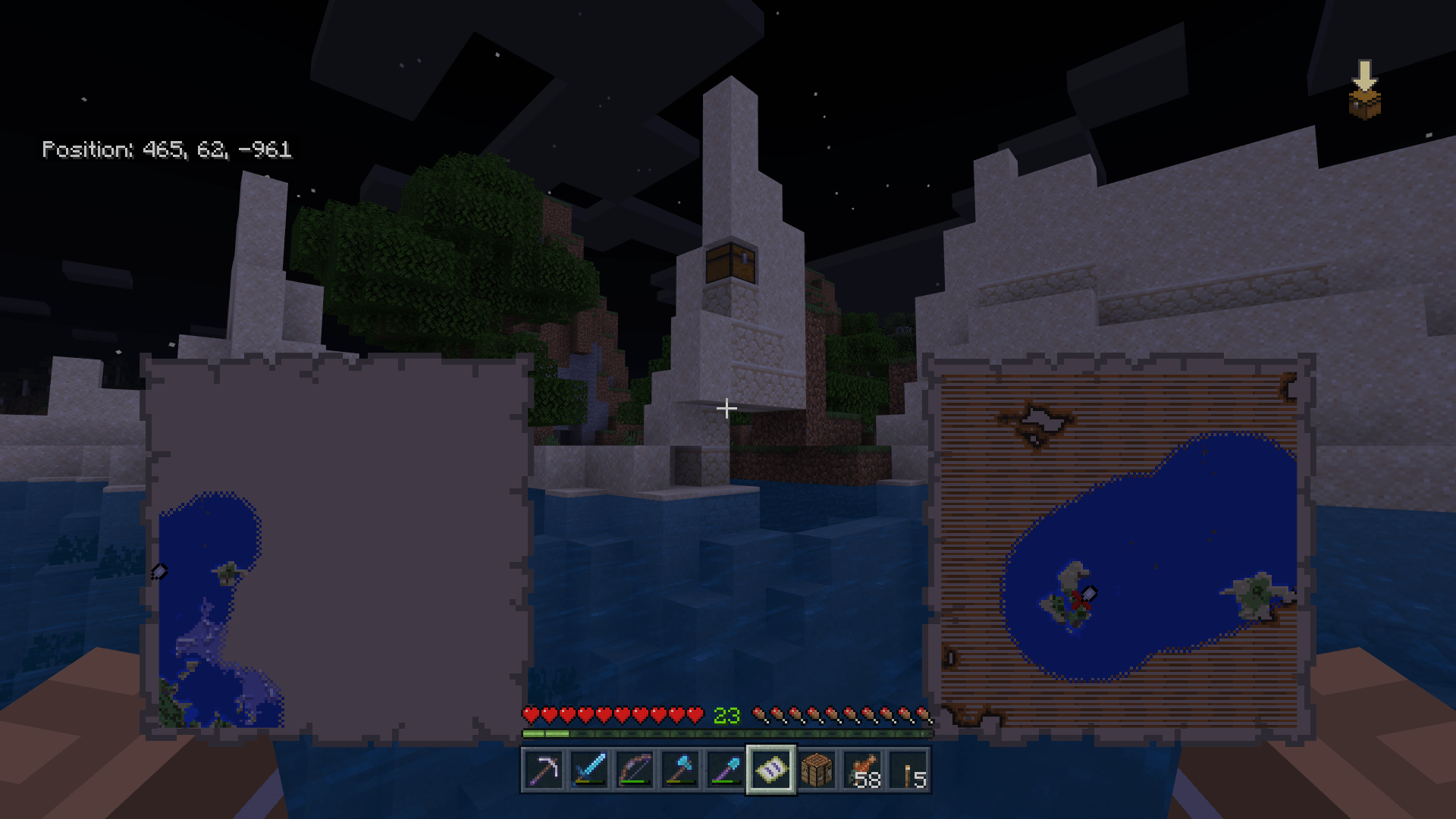Click the white waypoint arrow marker top right

(1366, 74)
